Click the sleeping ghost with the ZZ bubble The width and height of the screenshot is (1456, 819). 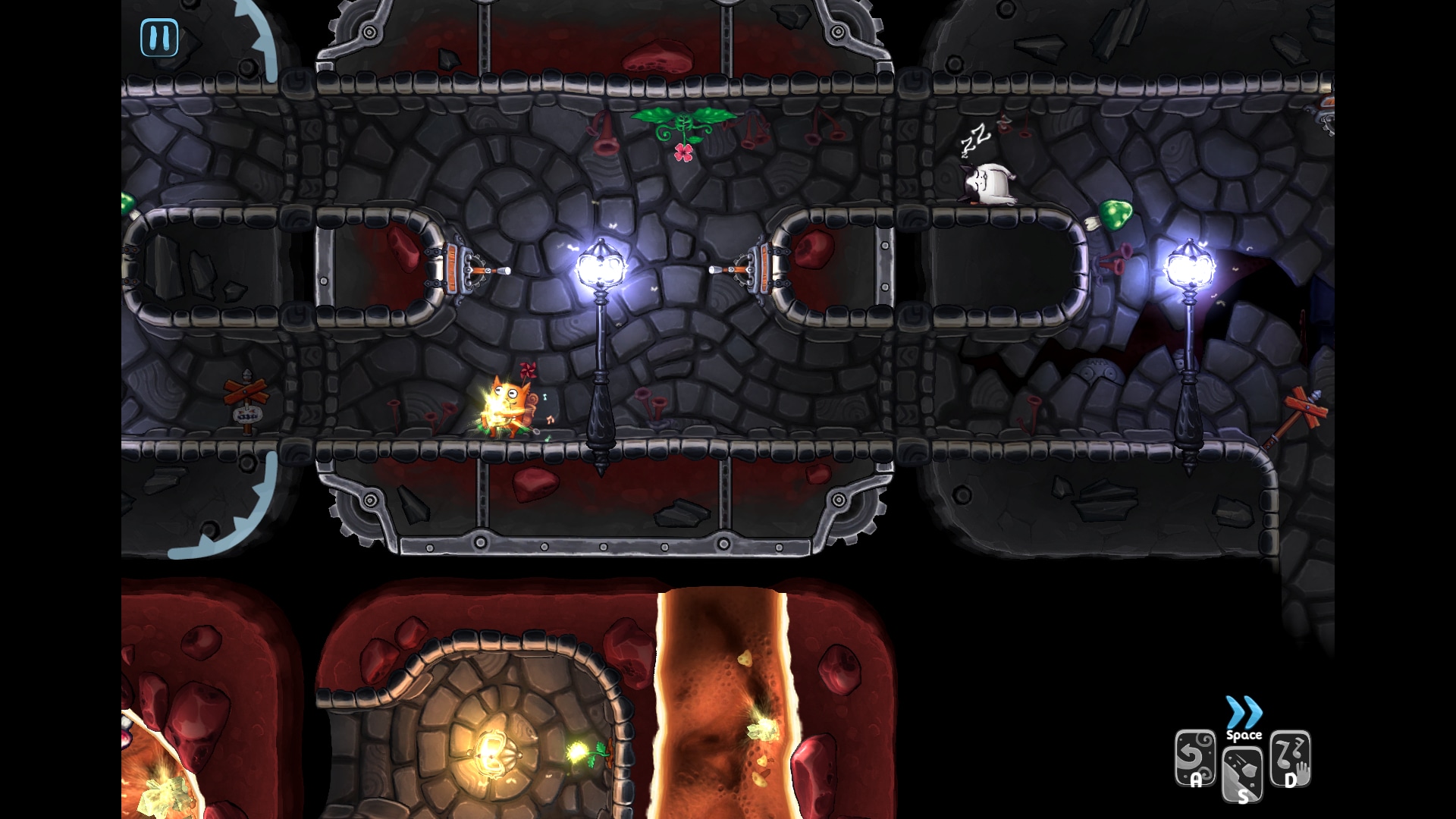pos(990,182)
